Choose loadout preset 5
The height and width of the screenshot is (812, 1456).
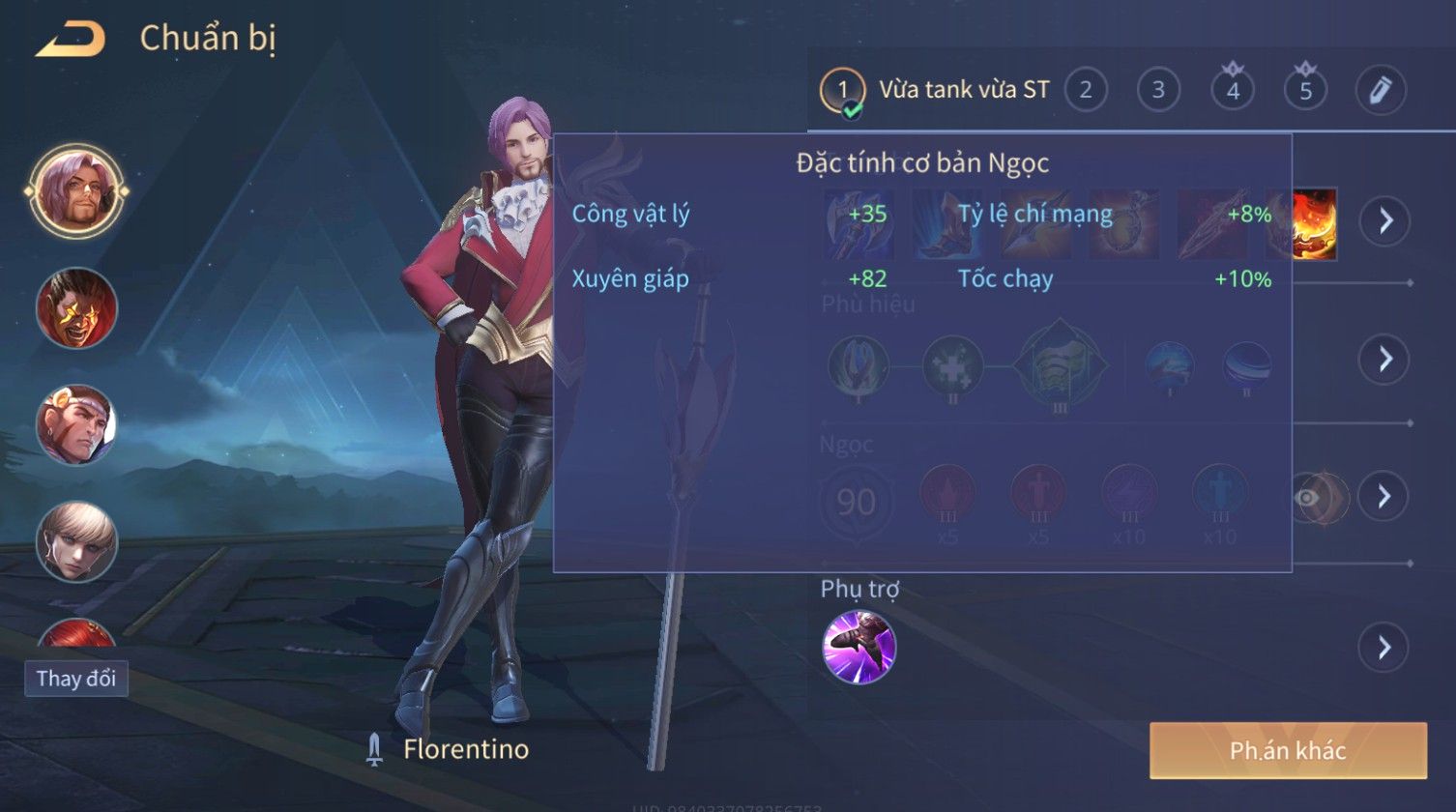tap(1305, 91)
